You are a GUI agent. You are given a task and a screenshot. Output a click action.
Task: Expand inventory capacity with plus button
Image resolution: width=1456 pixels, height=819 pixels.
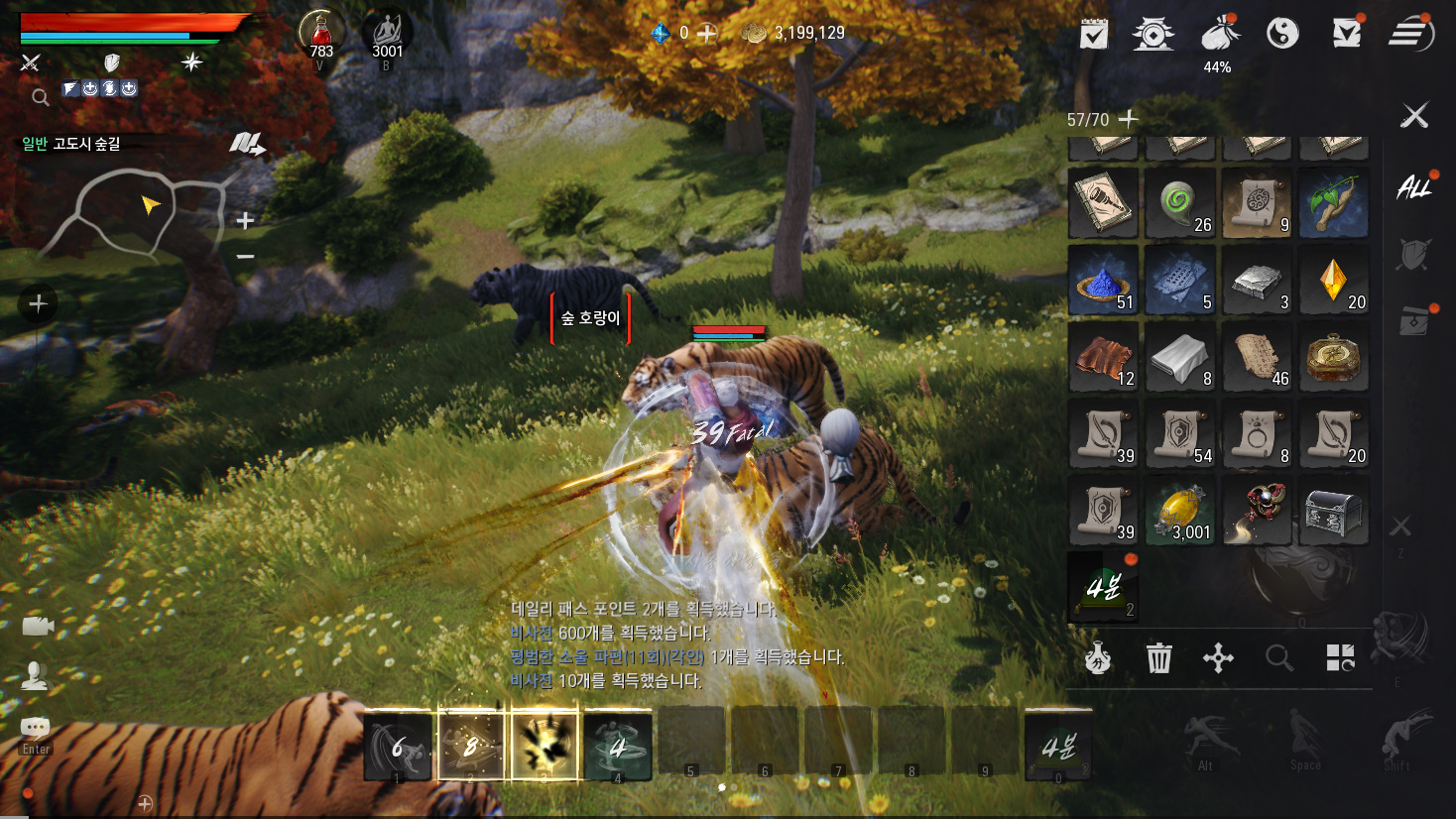(1128, 119)
